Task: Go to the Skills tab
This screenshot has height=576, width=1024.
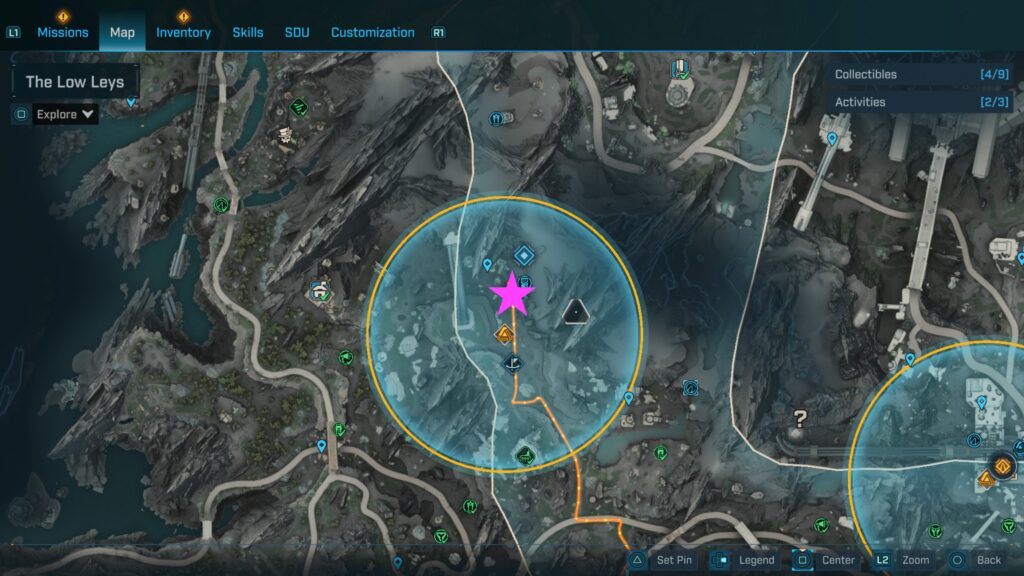Action: (248, 32)
